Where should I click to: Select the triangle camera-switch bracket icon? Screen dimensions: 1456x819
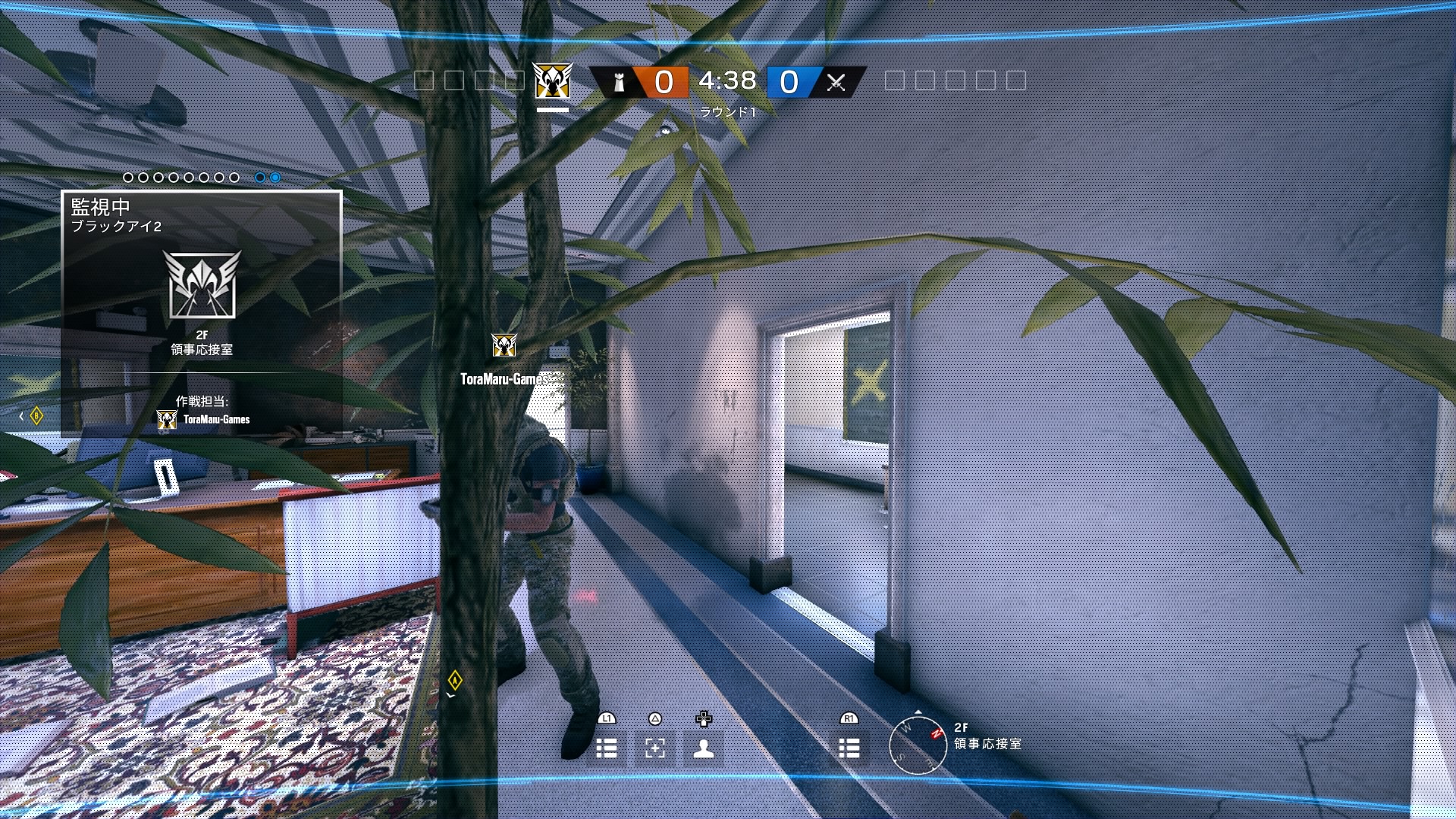pos(654,748)
